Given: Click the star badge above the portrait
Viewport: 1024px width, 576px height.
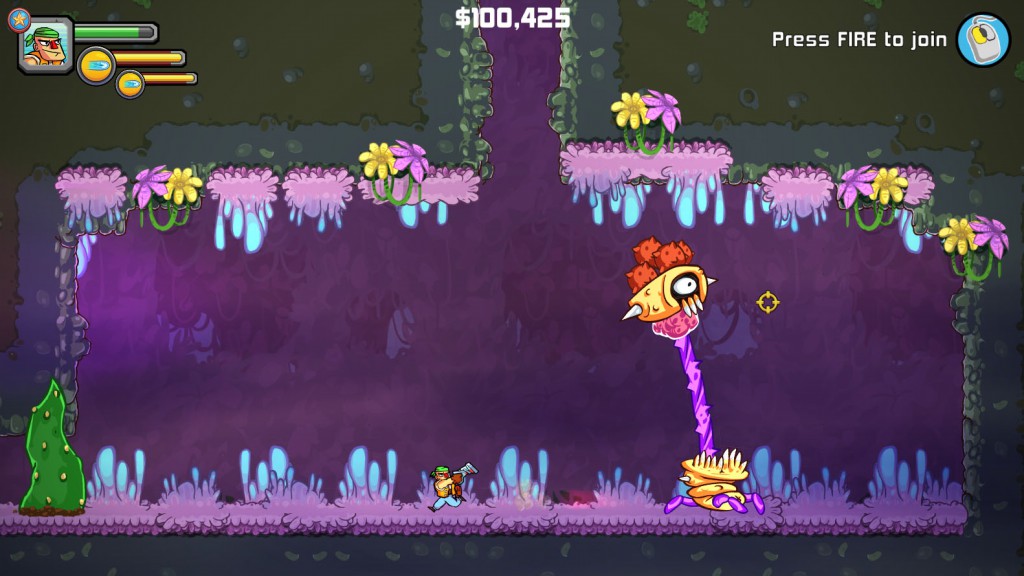Looking at the screenshot, I should pos(19,17).
